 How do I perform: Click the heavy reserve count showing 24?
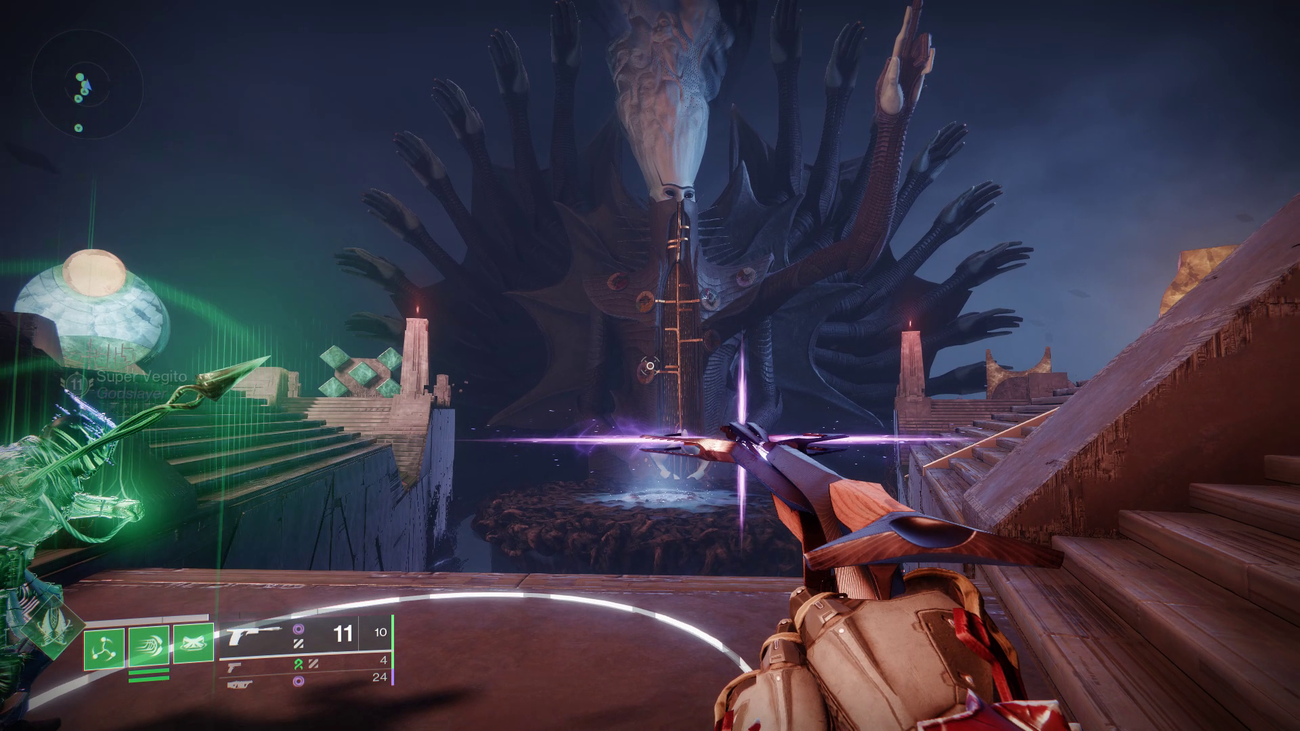click(379, 678)
